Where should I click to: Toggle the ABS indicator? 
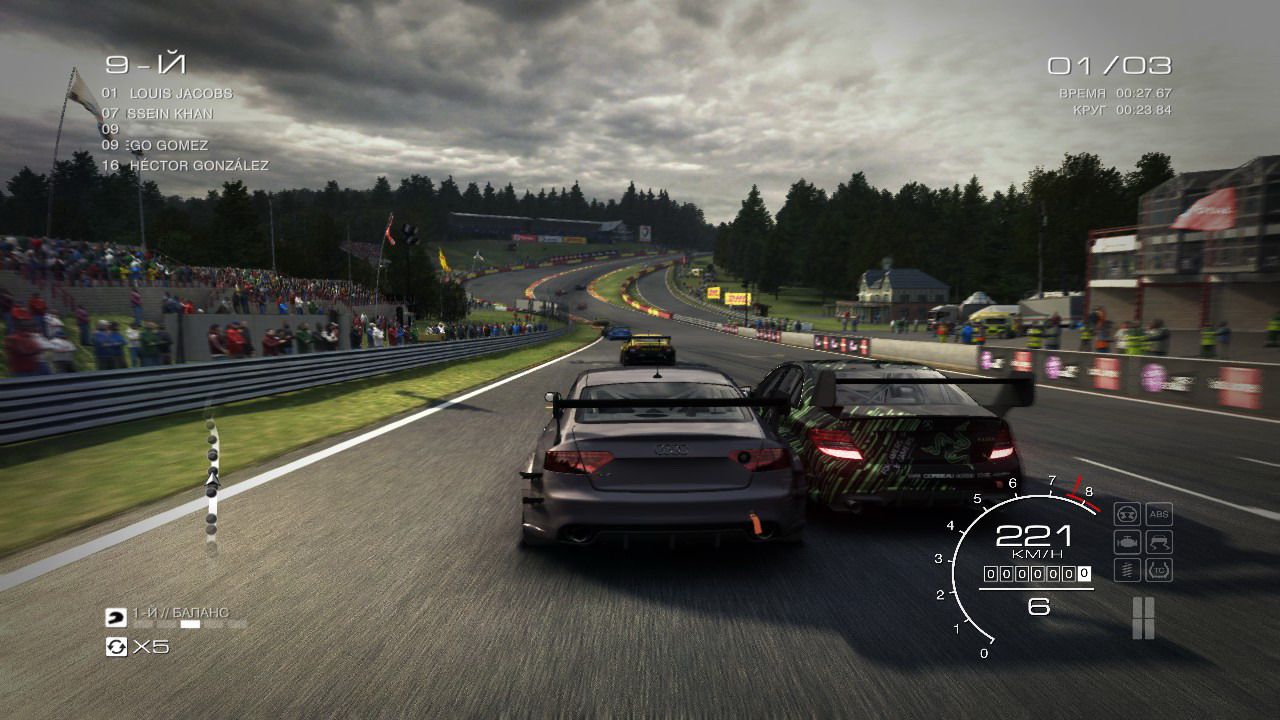1158,514
